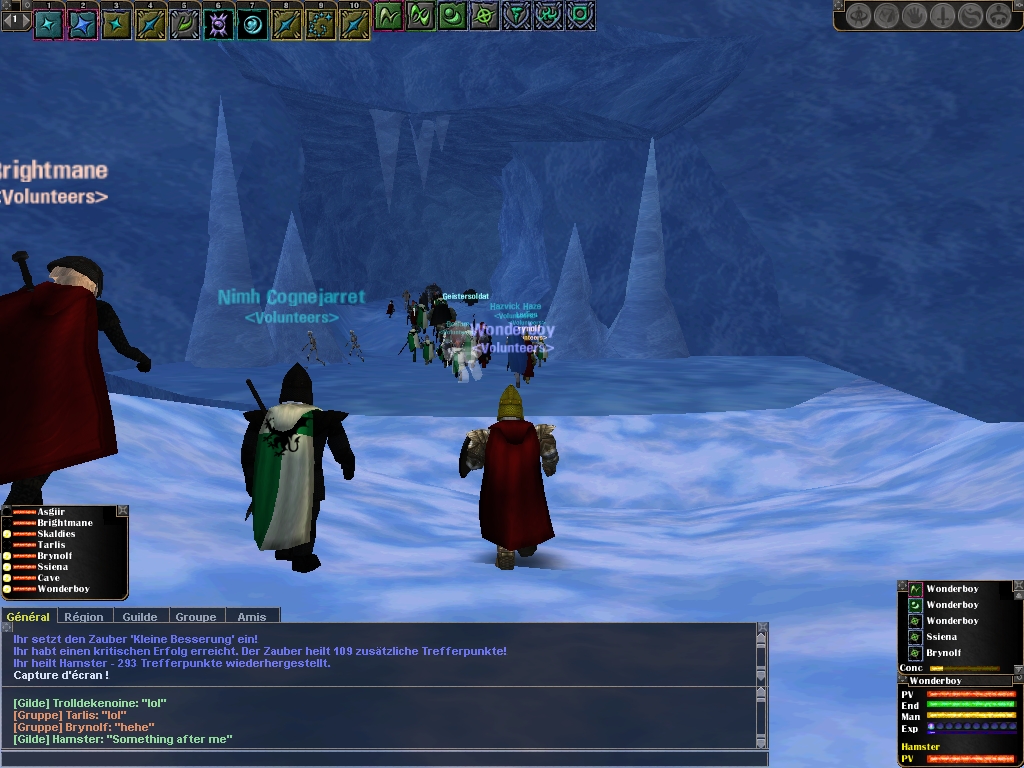Show the Groupe chat tab
Viewport: 1024px width, 768px height.
tap(196, 617)
